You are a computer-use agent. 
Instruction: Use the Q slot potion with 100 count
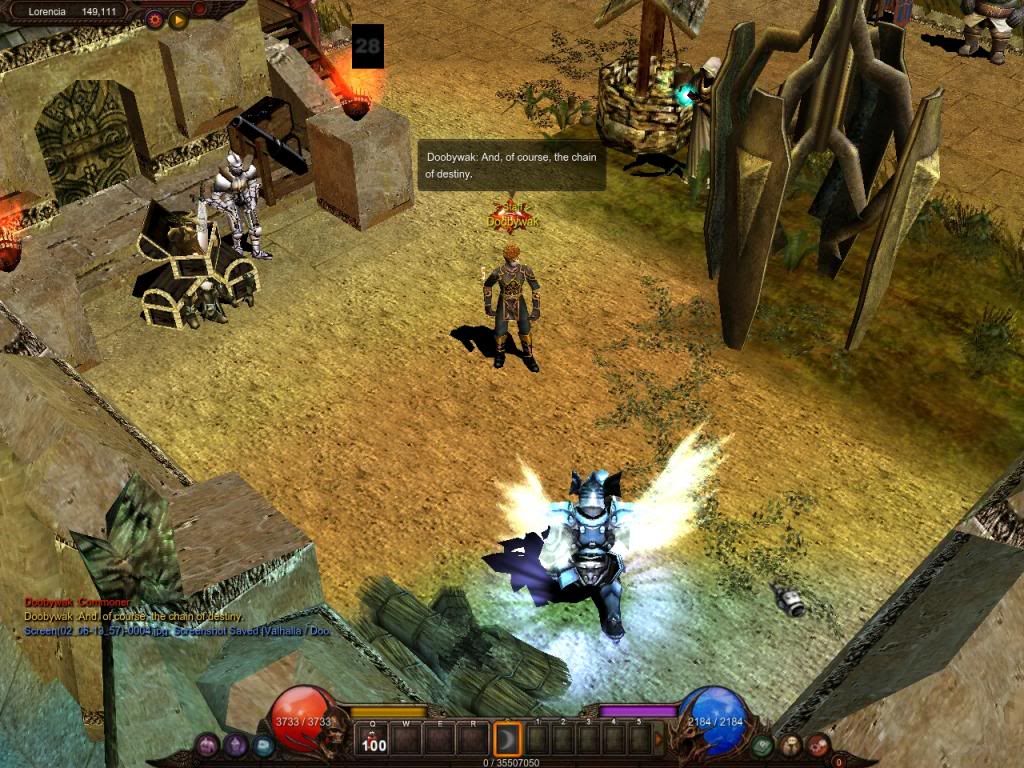[373, 740]
